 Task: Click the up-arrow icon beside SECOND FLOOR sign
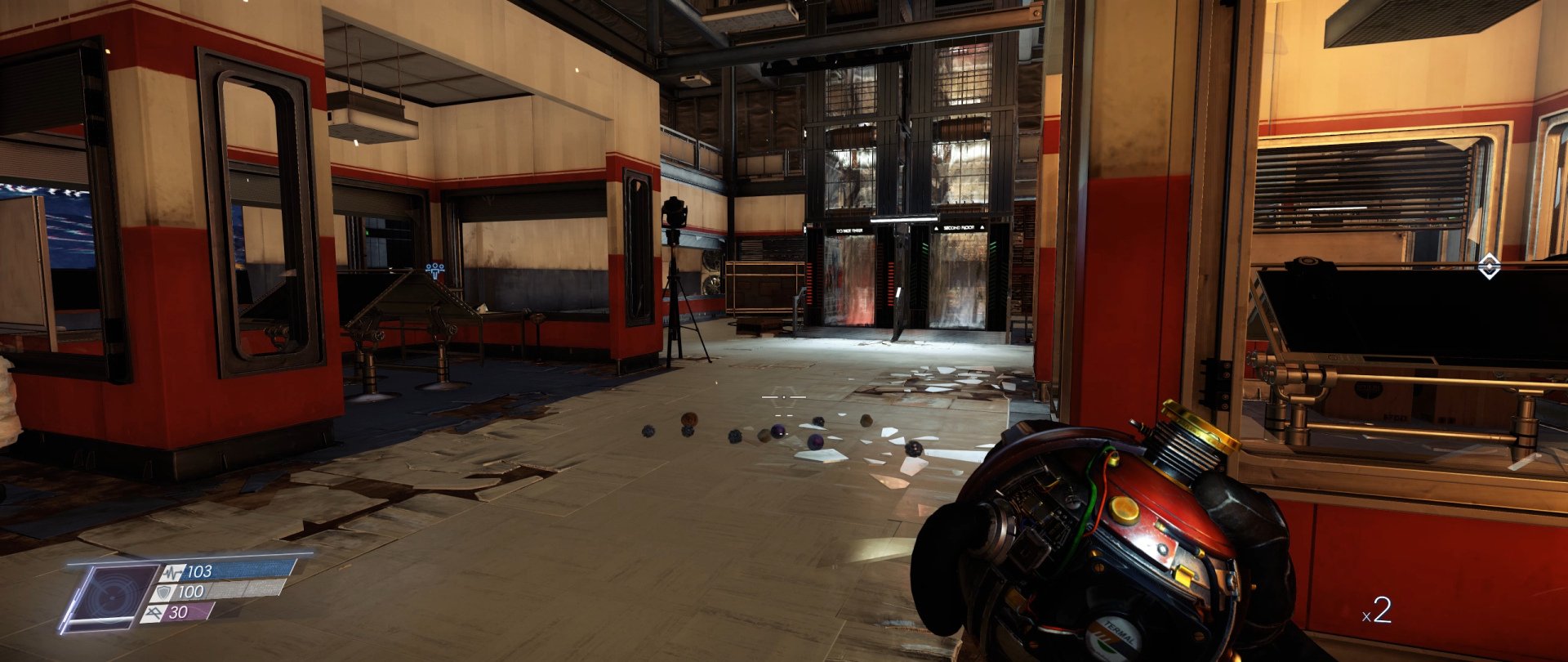936,228
